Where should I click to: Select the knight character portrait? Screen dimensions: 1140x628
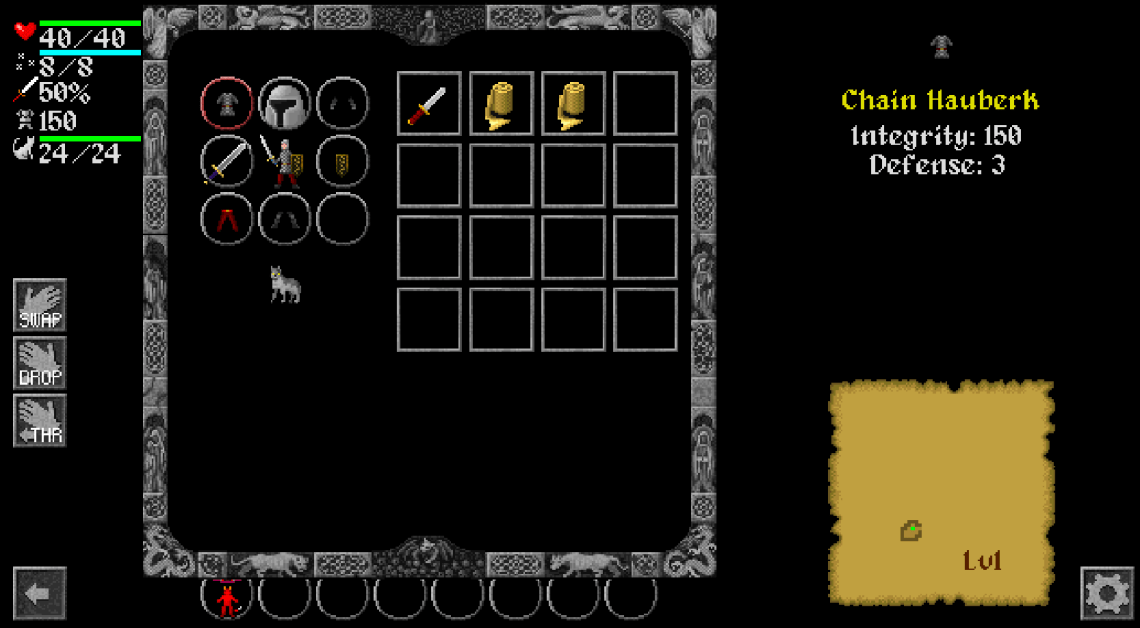[284, 162]
